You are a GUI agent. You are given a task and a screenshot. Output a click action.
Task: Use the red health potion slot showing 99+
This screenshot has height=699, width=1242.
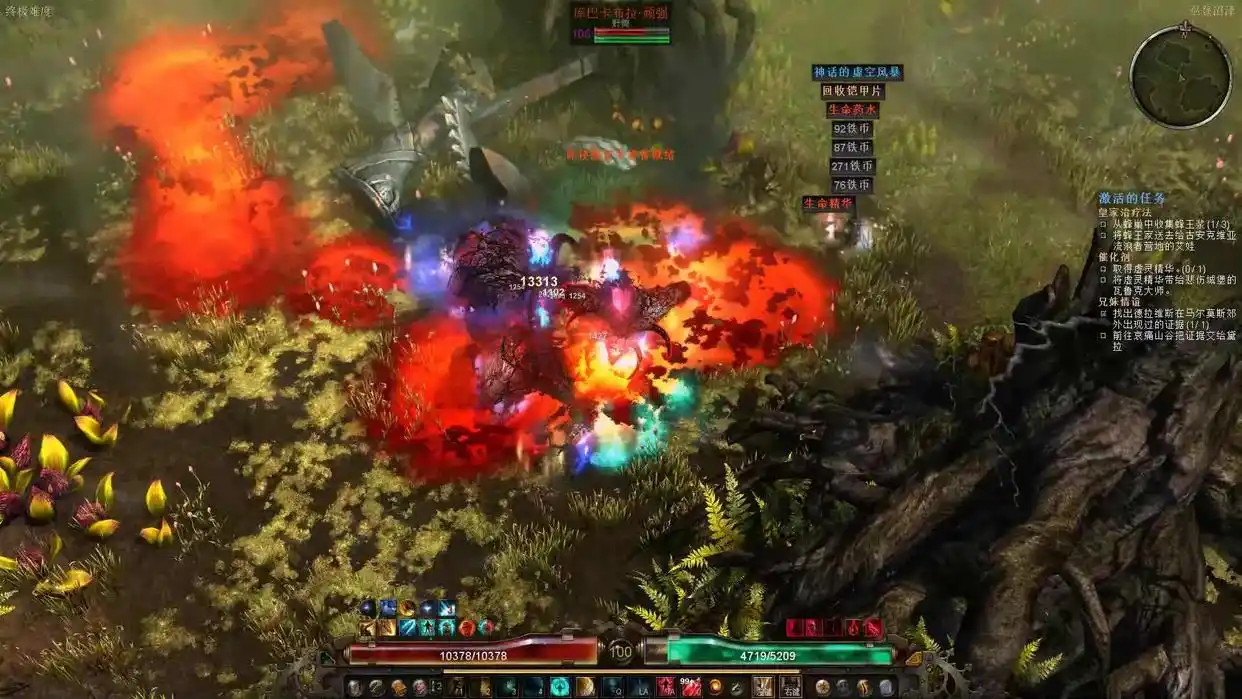(x=690, y=687)
